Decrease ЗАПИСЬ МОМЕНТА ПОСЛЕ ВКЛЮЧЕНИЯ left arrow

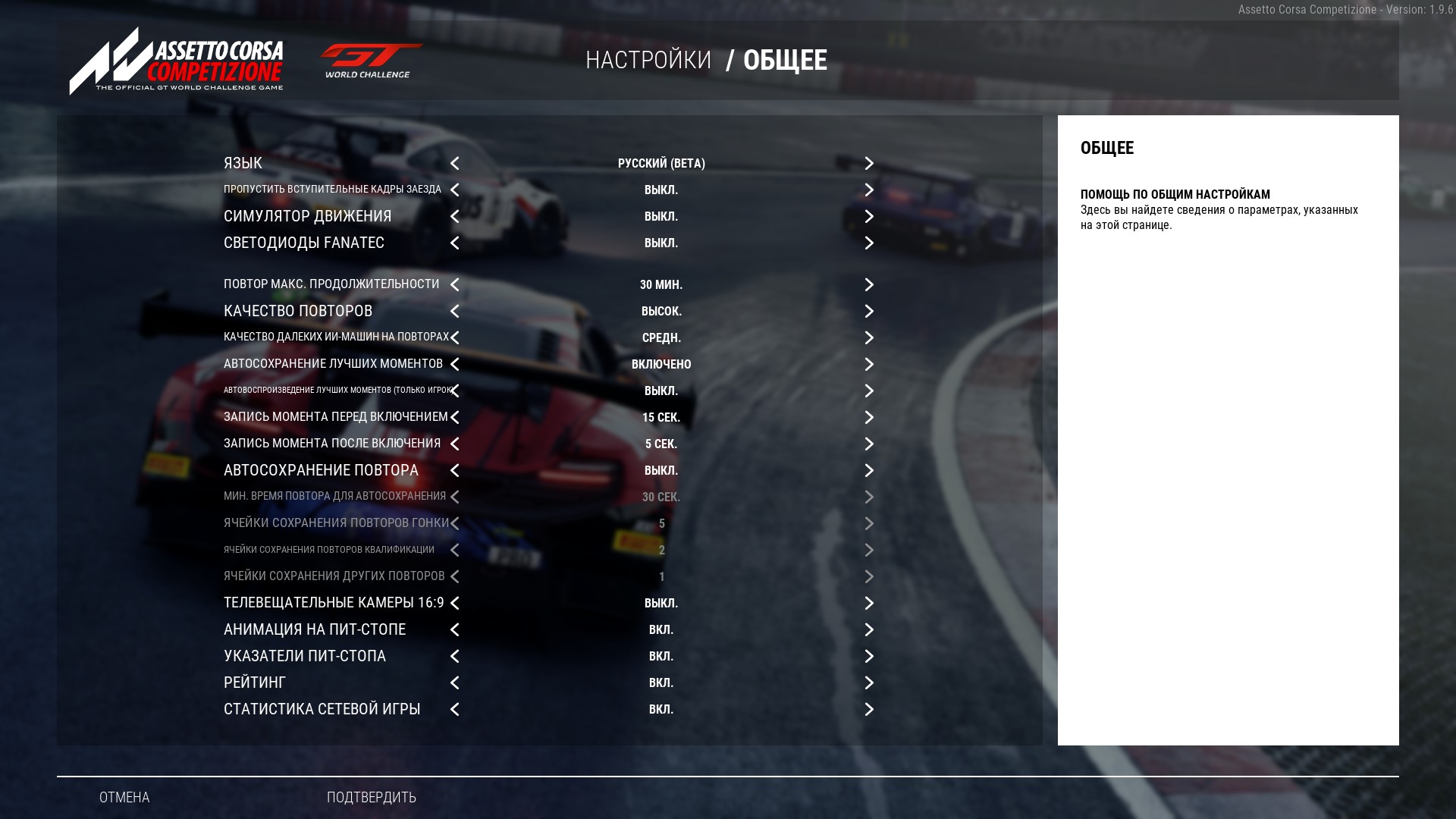455,444
